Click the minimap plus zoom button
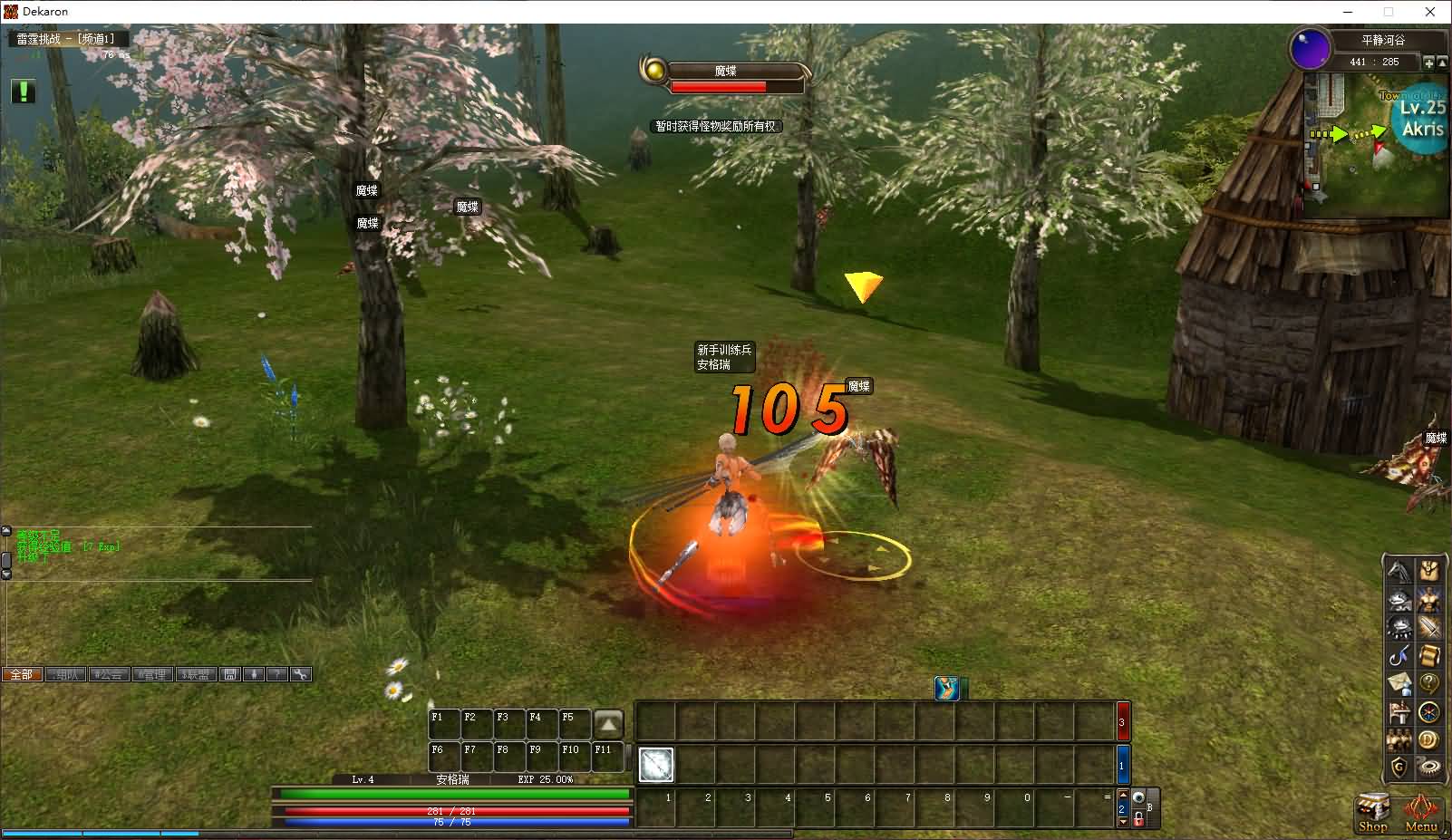 pos(1428,63)
